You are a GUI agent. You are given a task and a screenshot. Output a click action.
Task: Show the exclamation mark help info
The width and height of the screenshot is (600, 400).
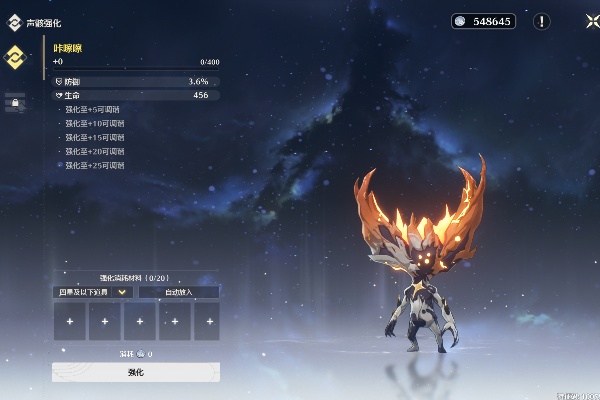tap(541, 21)
